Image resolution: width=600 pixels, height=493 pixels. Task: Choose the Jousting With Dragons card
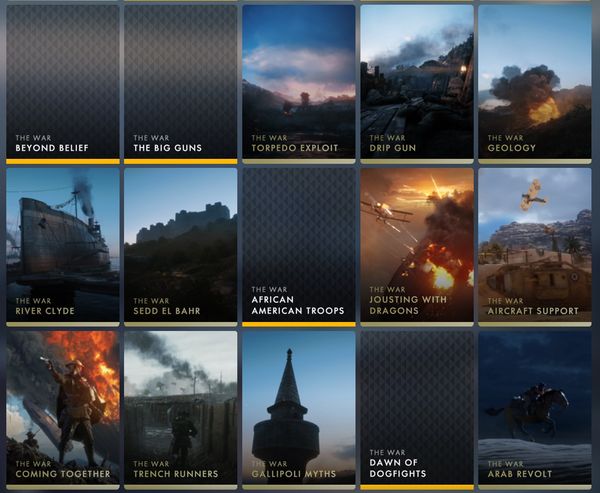click(x=416, y=245)
